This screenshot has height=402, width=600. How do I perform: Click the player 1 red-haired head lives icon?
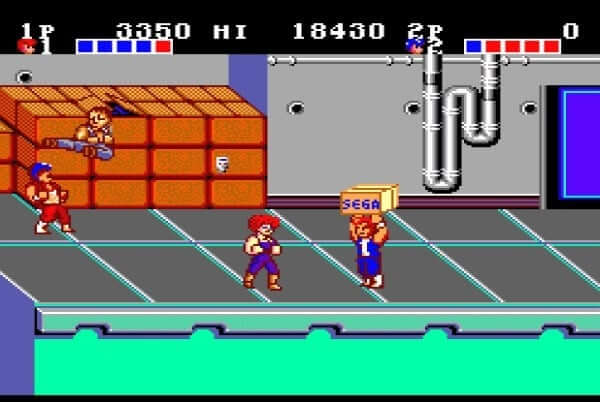(25, 45)
